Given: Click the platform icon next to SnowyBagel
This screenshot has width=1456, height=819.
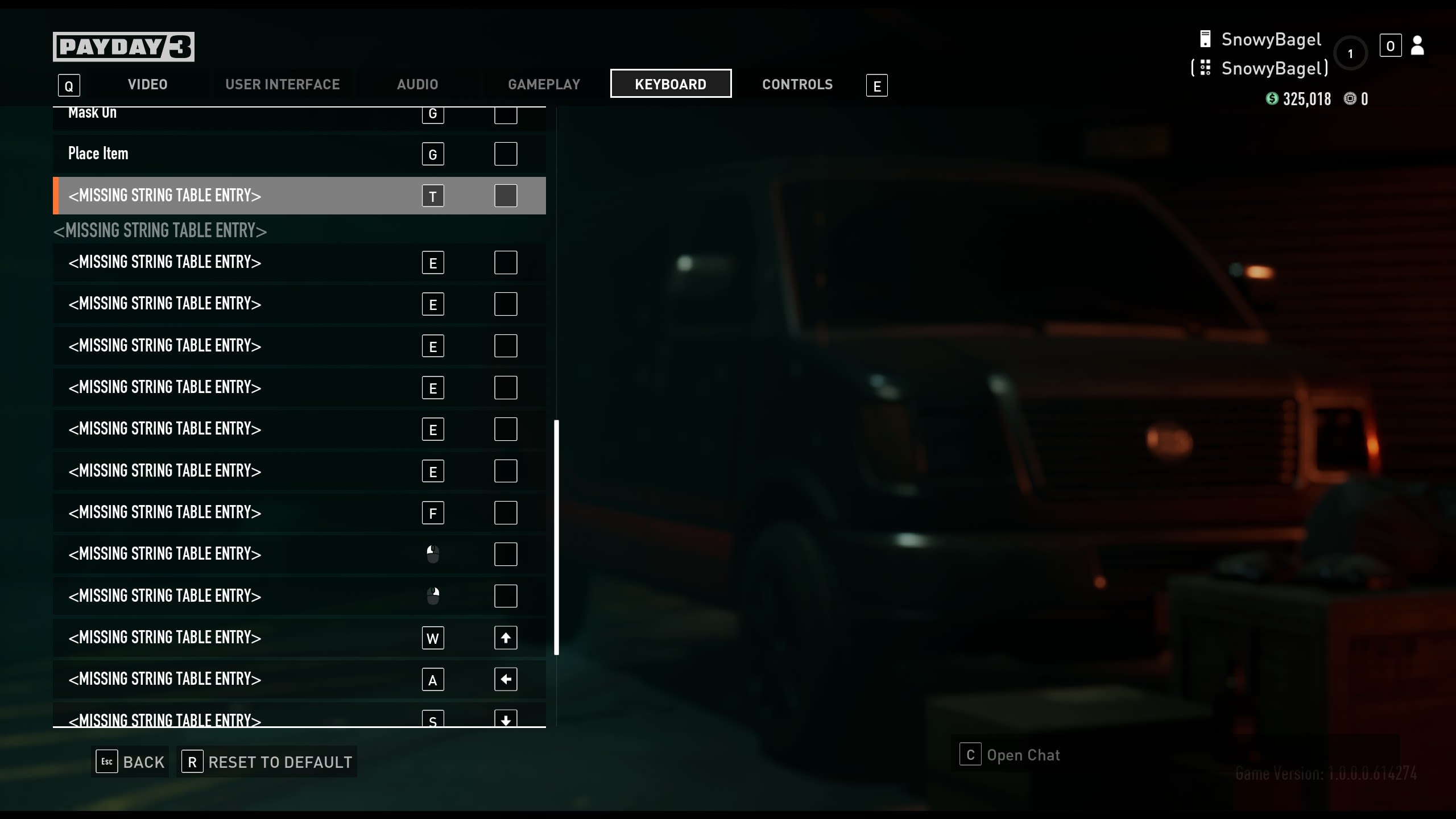Looking at the screenshot, I should [x=1206, y=38].
